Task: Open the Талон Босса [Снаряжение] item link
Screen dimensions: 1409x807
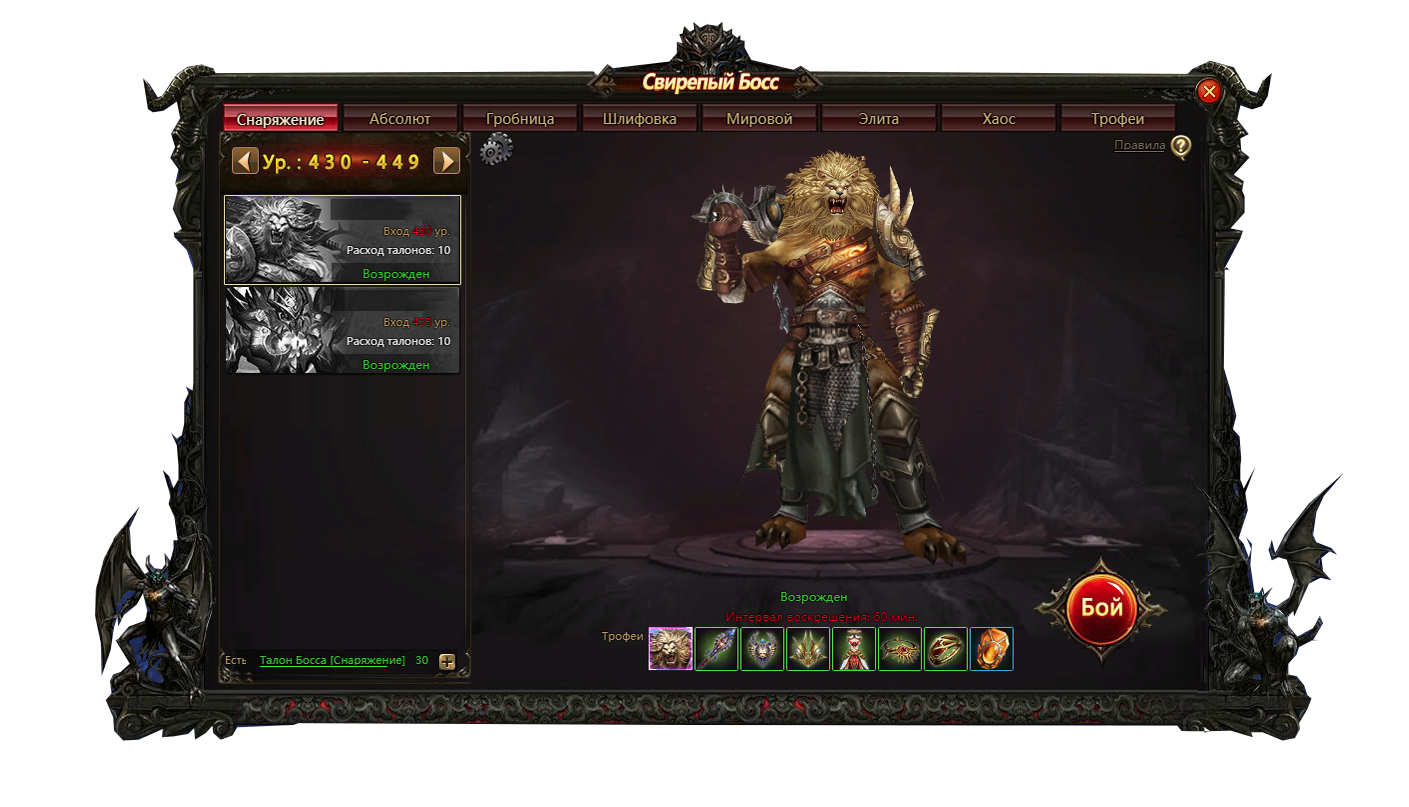Action: point(332,660)
